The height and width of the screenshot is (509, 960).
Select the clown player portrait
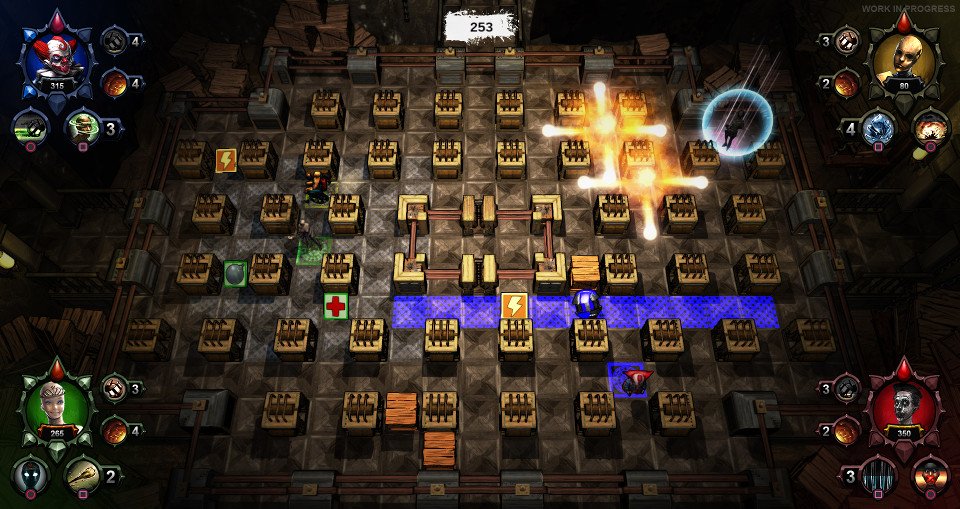pos(55,60)
